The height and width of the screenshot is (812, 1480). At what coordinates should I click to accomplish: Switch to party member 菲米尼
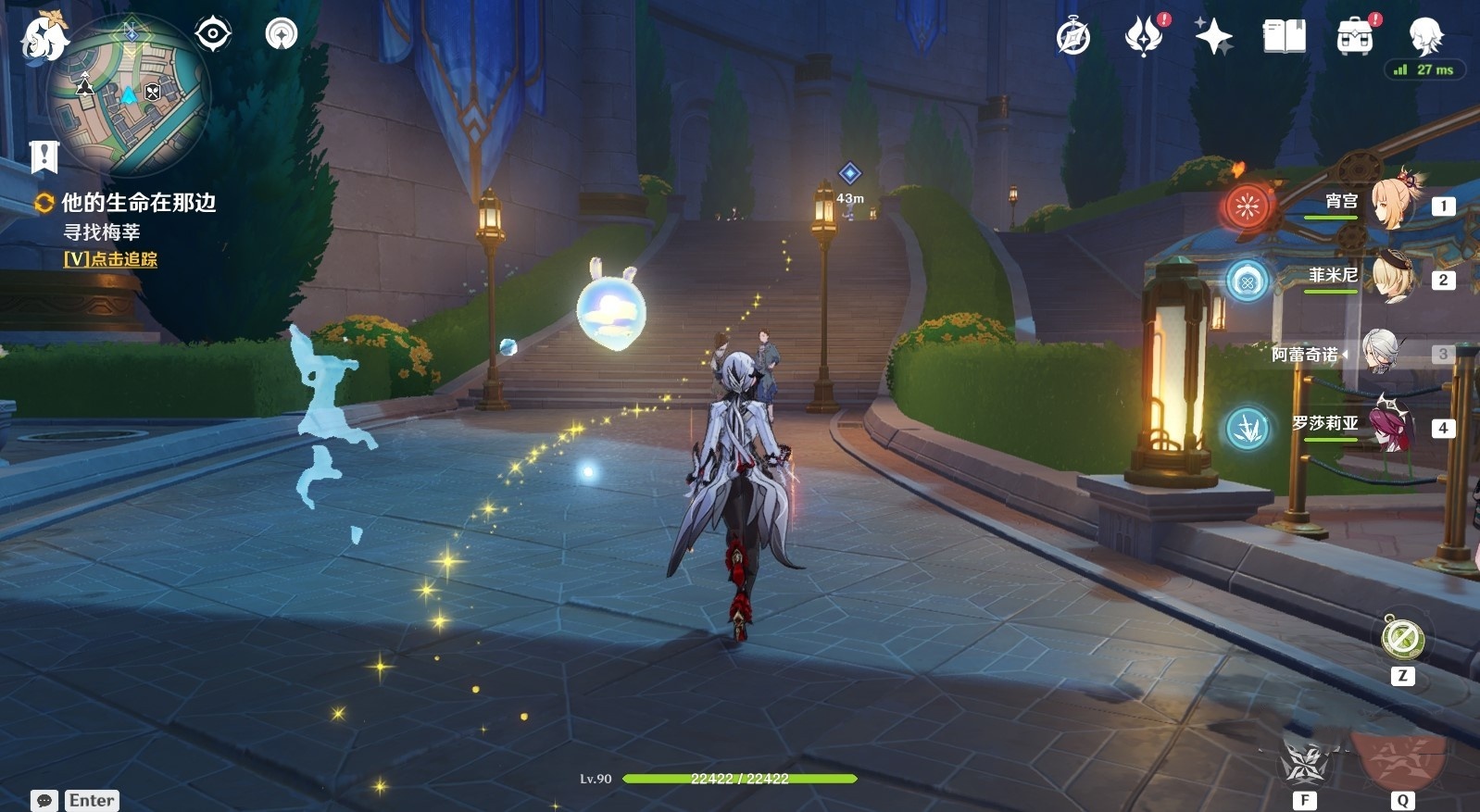(x=1389, y=278)
